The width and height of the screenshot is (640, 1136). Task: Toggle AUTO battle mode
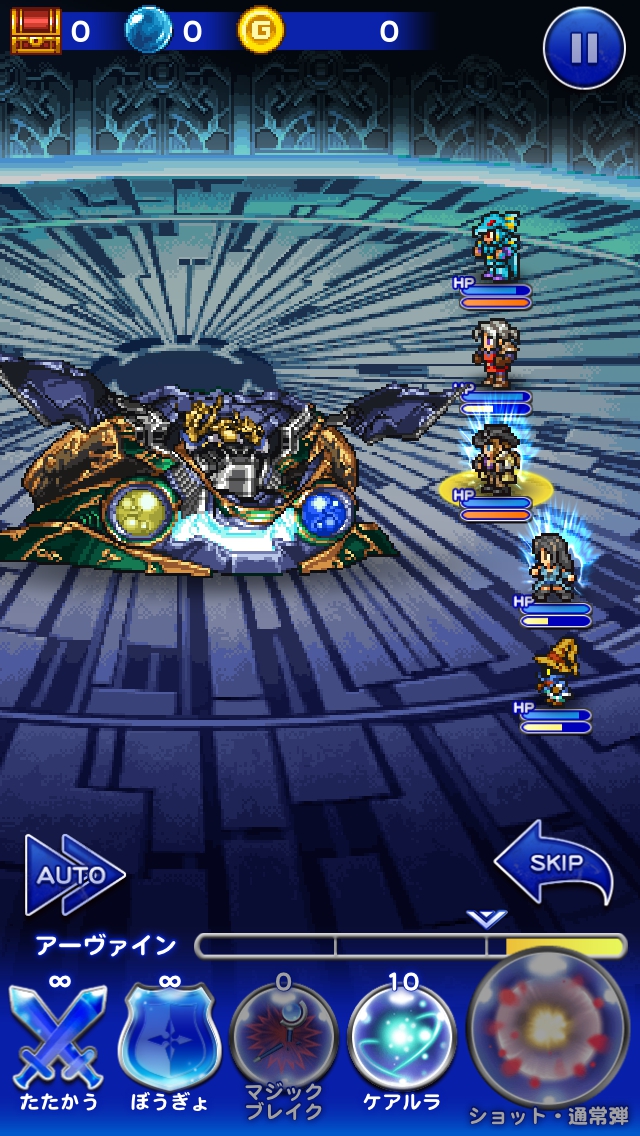[x=73, y=876]
